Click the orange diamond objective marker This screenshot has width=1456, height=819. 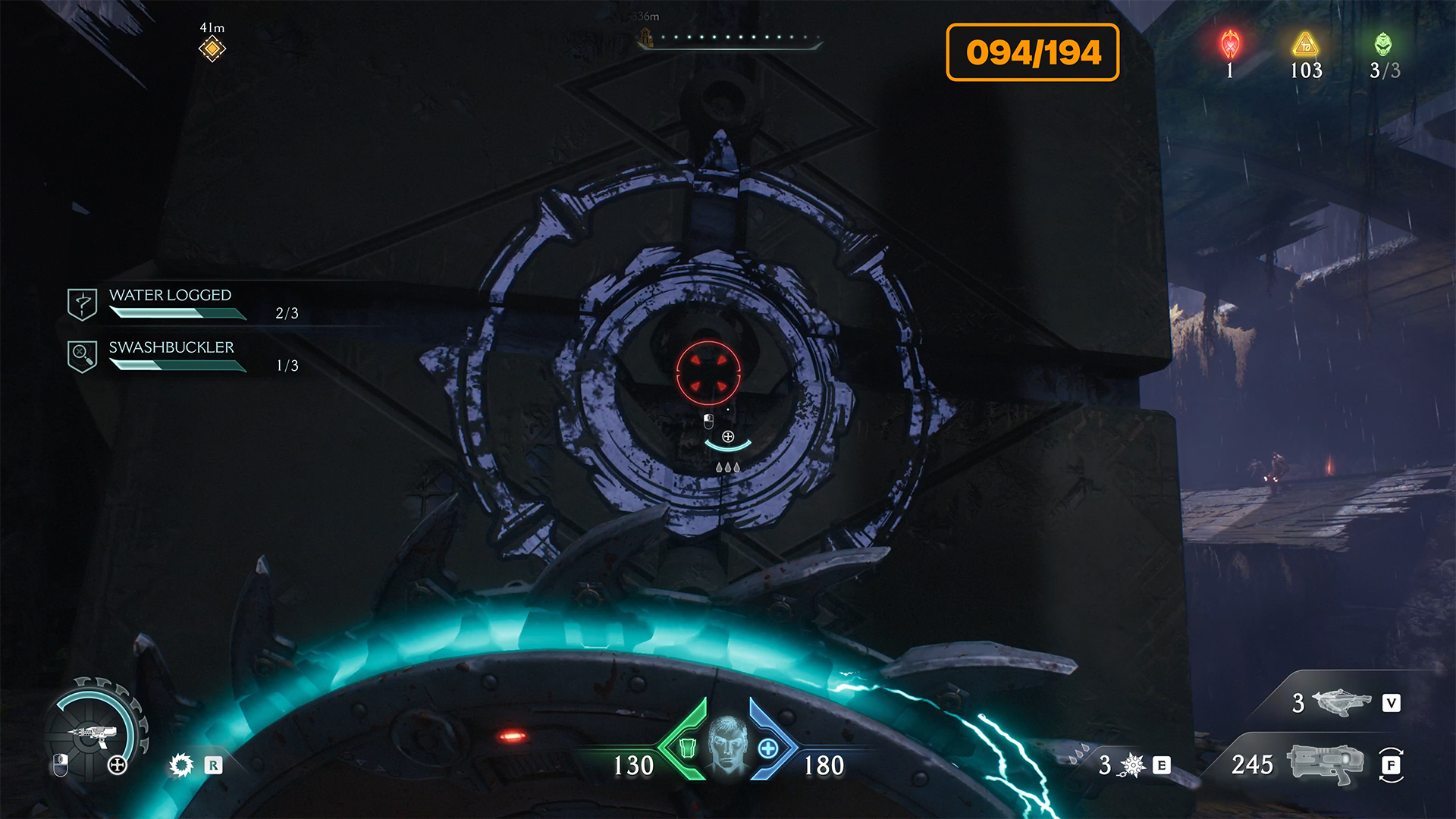pos(212,49)
